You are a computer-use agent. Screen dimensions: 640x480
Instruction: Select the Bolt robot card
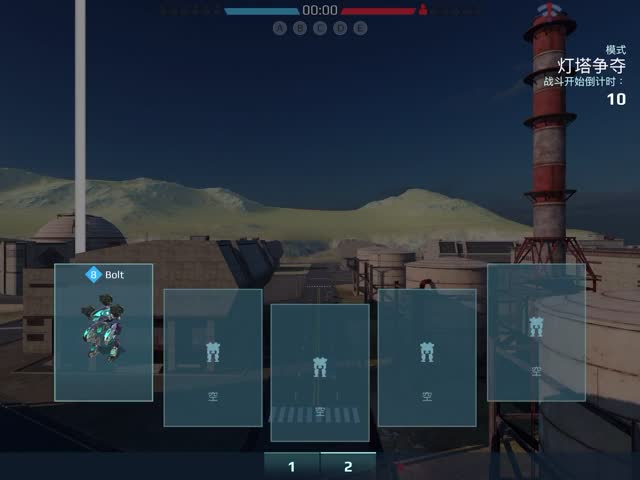click(103, 332)
